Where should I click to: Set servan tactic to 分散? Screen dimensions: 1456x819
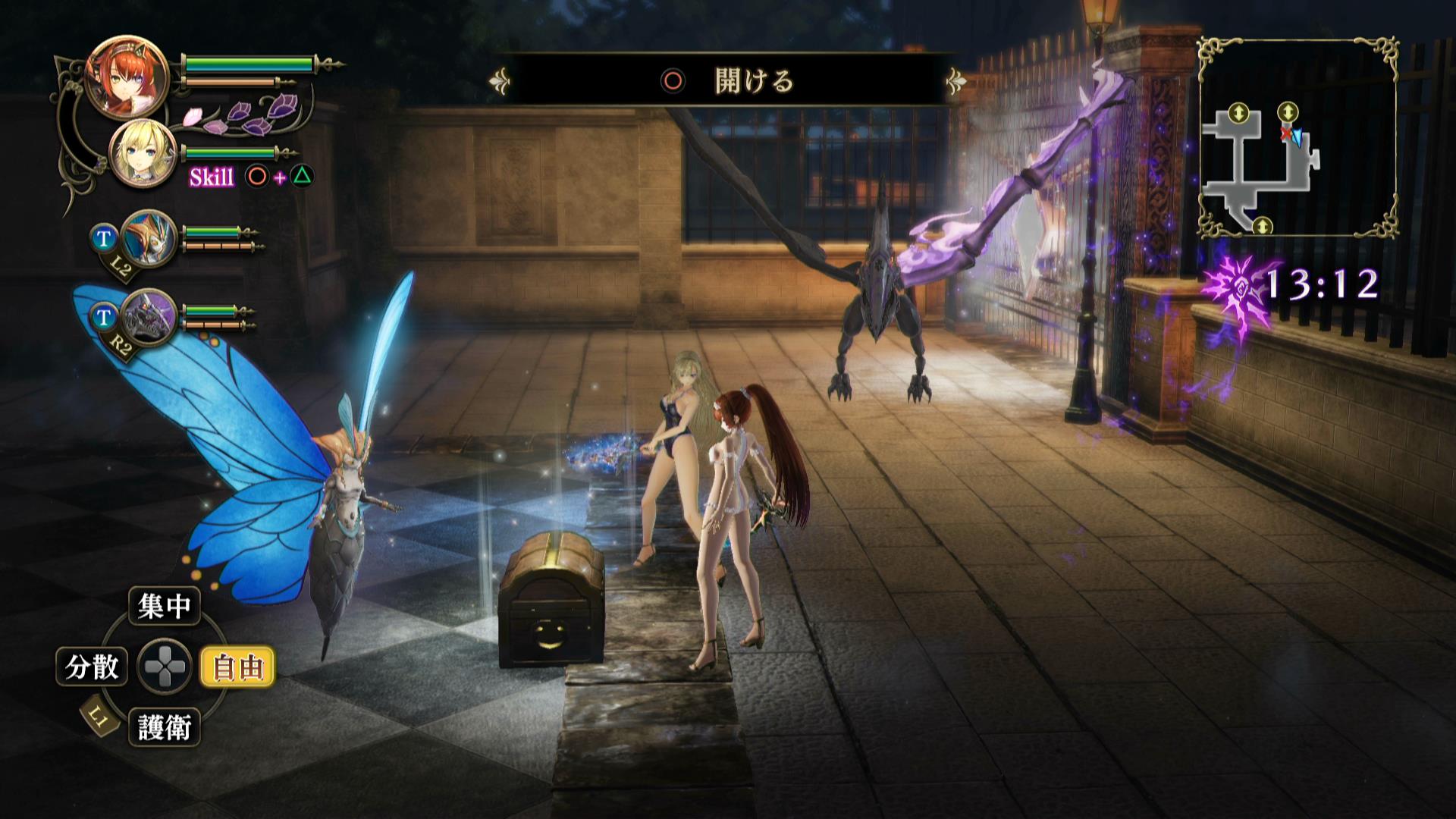tap(92, 667)
